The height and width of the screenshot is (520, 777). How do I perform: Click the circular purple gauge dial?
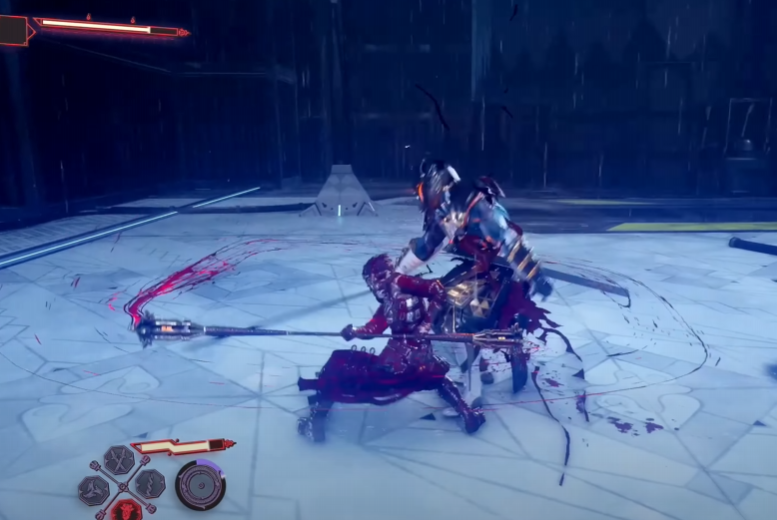tap(200, 486)
